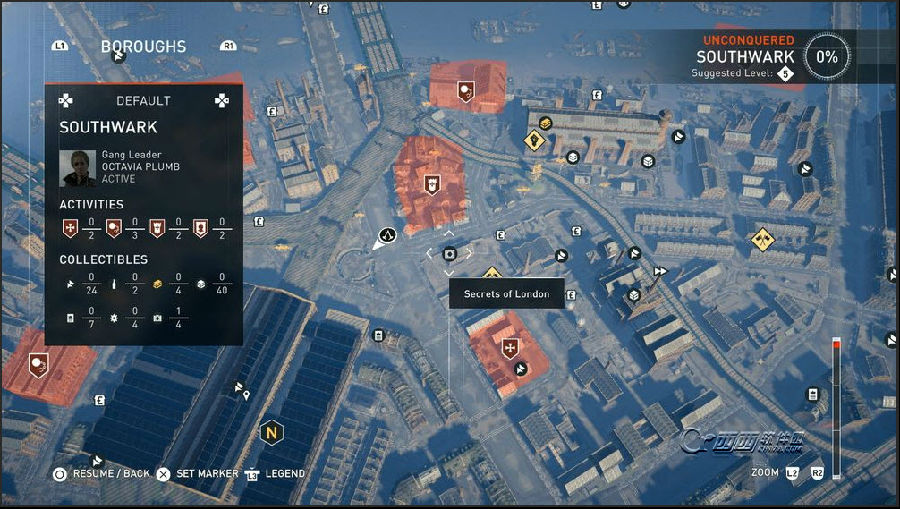Screen dimensions: 900x509
Task: Click the DEFAULT filter selector
Action: [143, 101]
